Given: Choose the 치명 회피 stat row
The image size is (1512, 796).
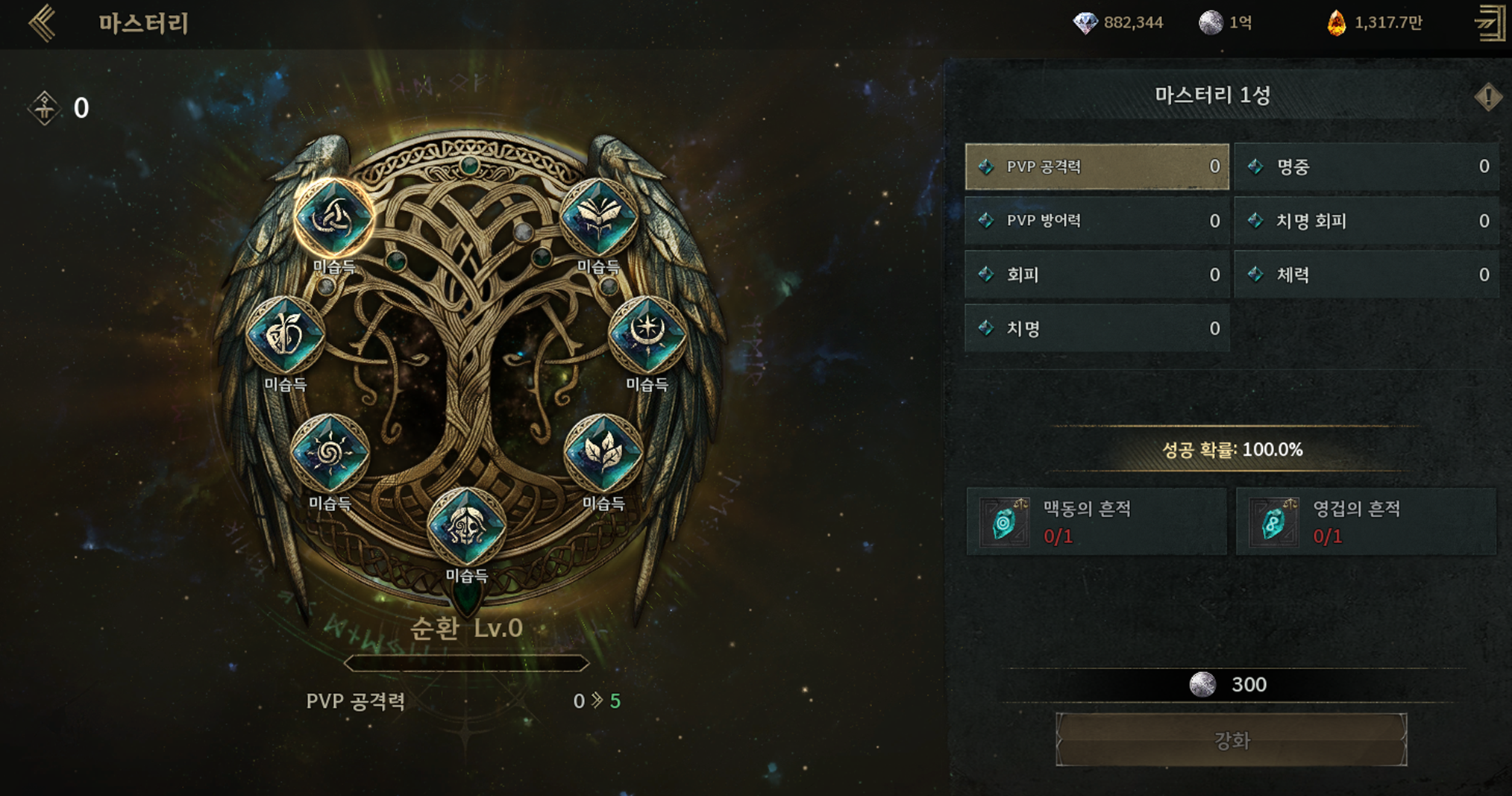Looking at the screenshot, I should tap(1367, 221).
